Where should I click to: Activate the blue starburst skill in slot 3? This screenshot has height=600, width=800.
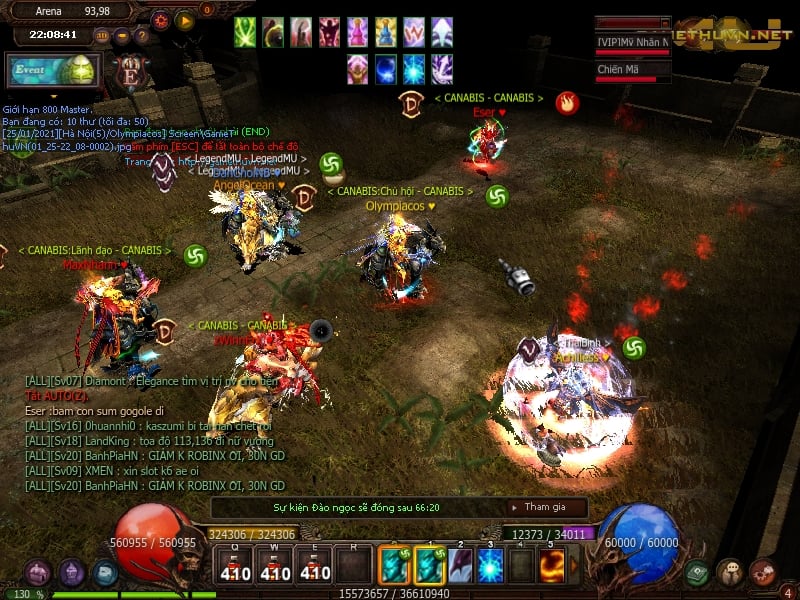490,567
